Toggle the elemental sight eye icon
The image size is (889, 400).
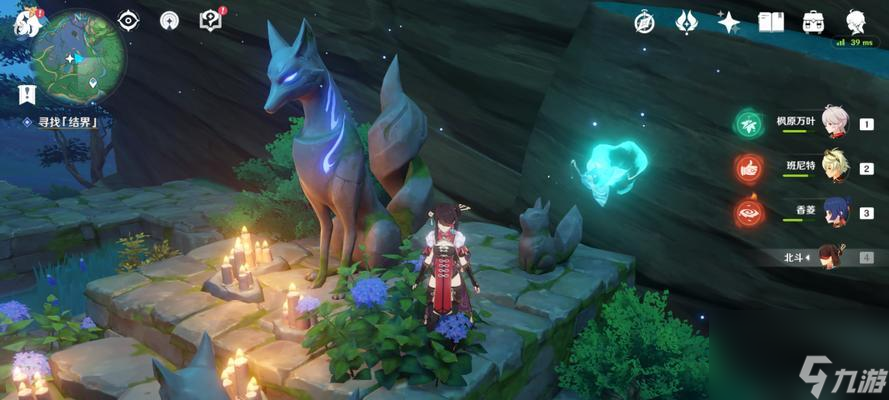128,20
